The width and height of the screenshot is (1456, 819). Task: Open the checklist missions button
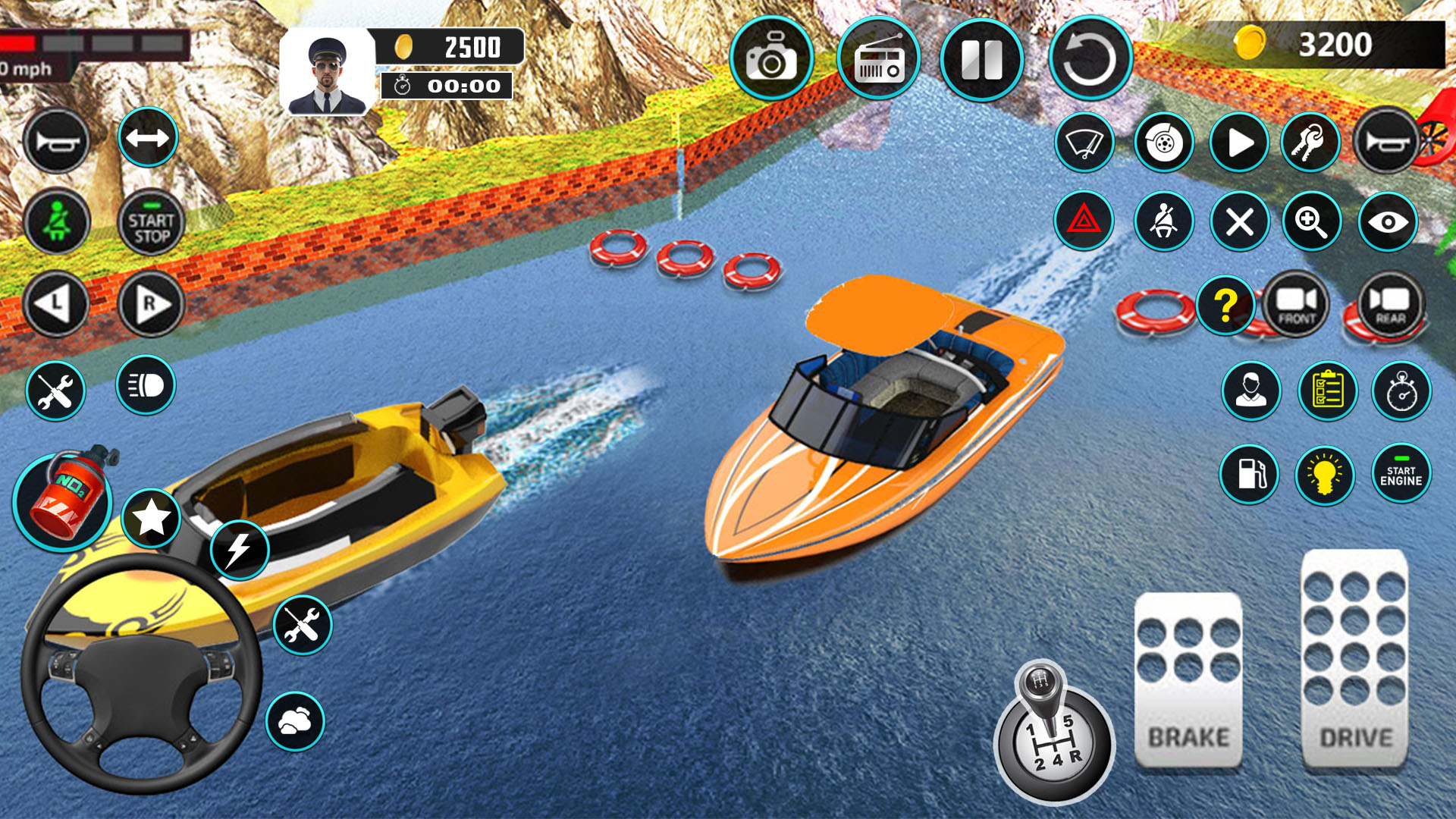pos(1327,391)
